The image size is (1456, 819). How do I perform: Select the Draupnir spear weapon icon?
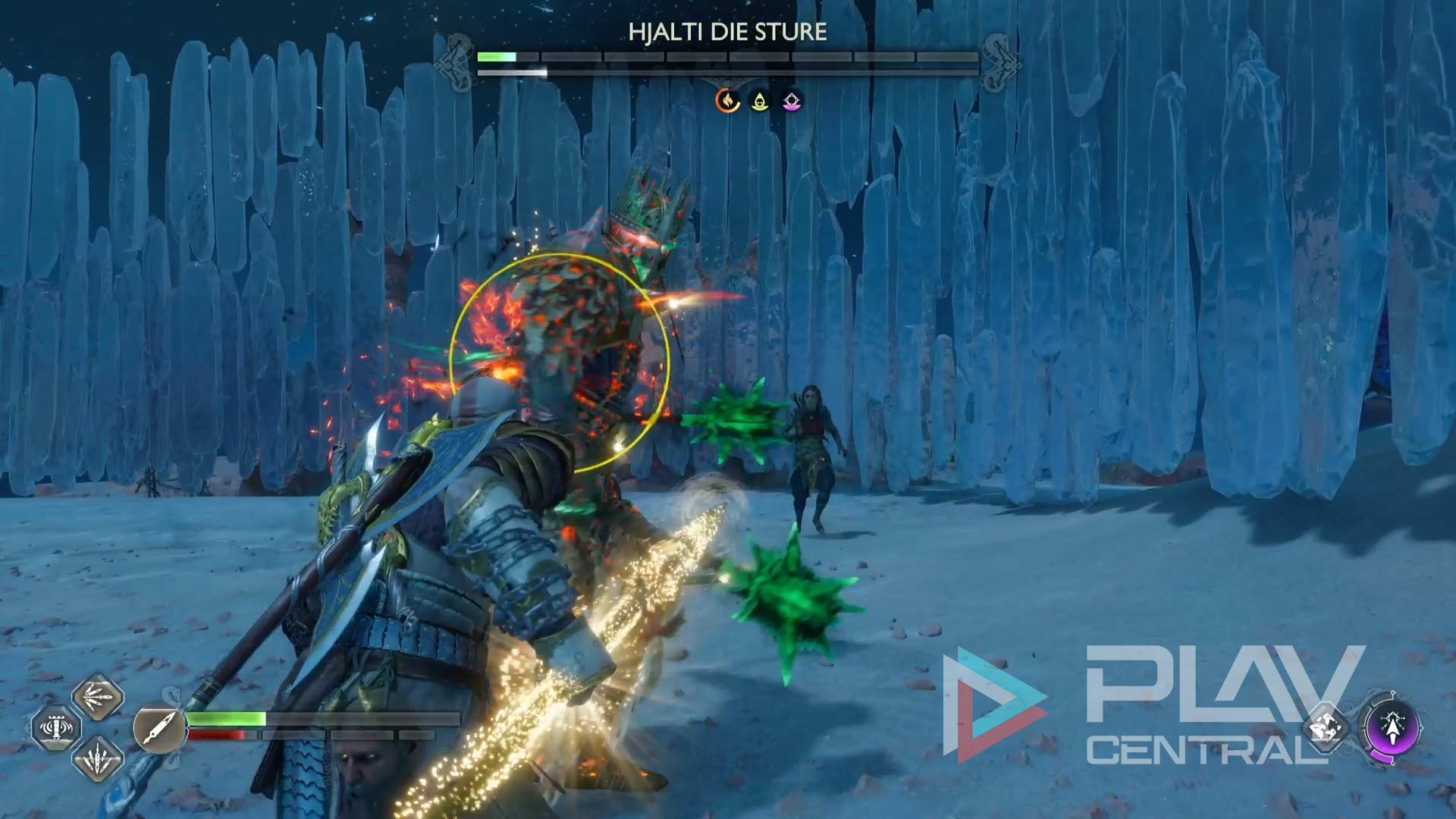[x=158, y=728]
